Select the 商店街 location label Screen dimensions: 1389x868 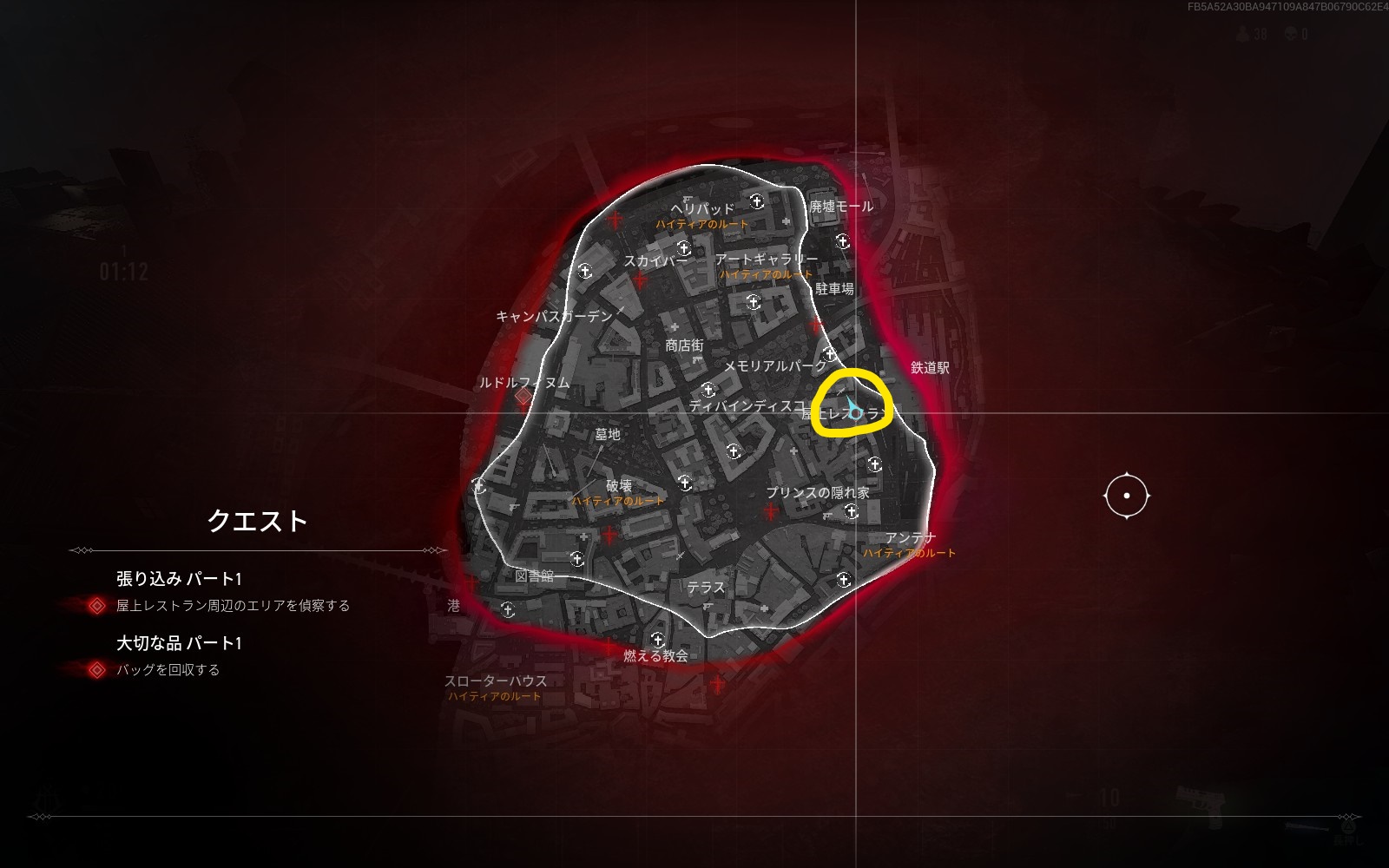(x=684, y=345)
